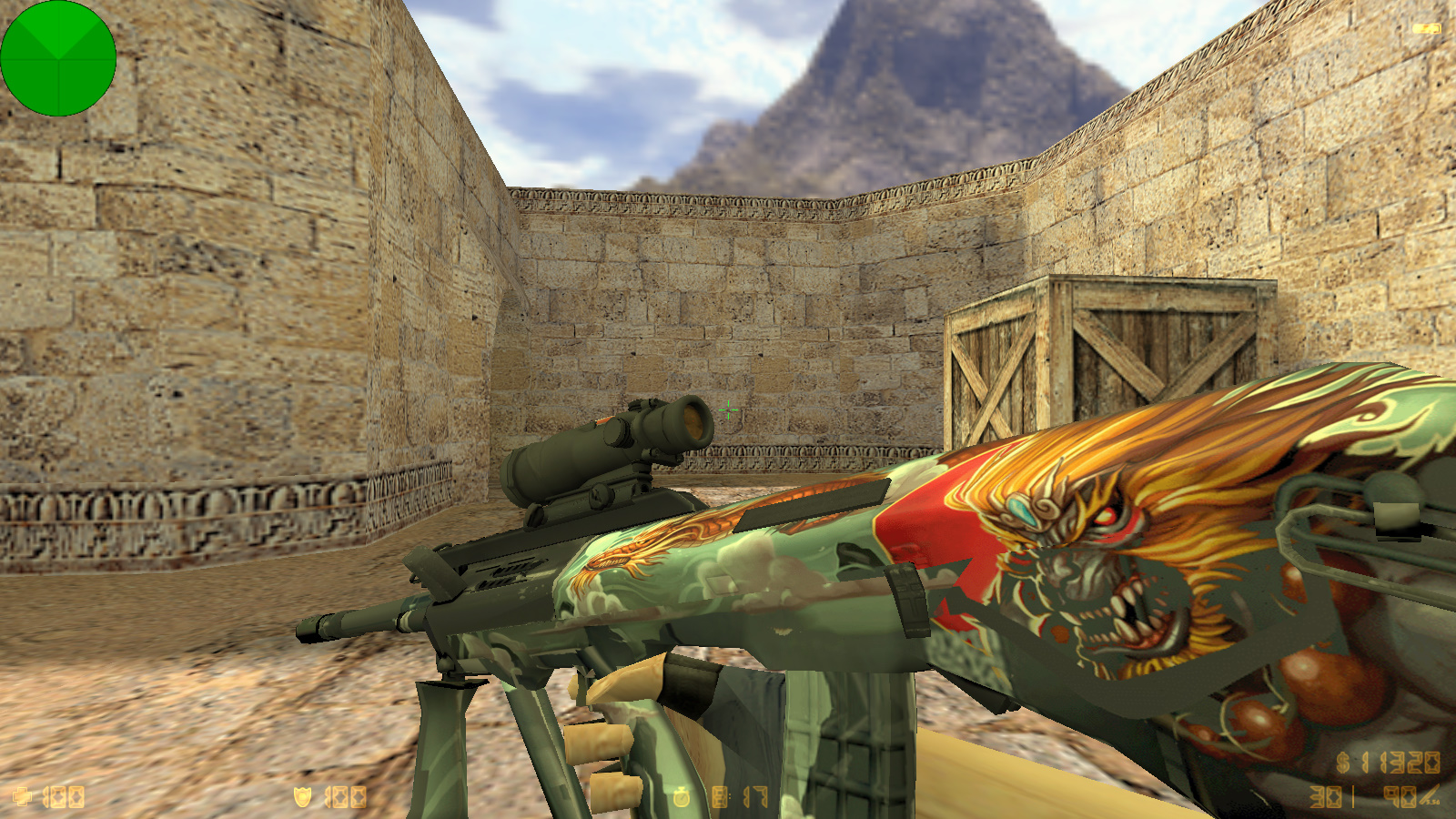Click the health cross icon

click(x=22, y=797)
